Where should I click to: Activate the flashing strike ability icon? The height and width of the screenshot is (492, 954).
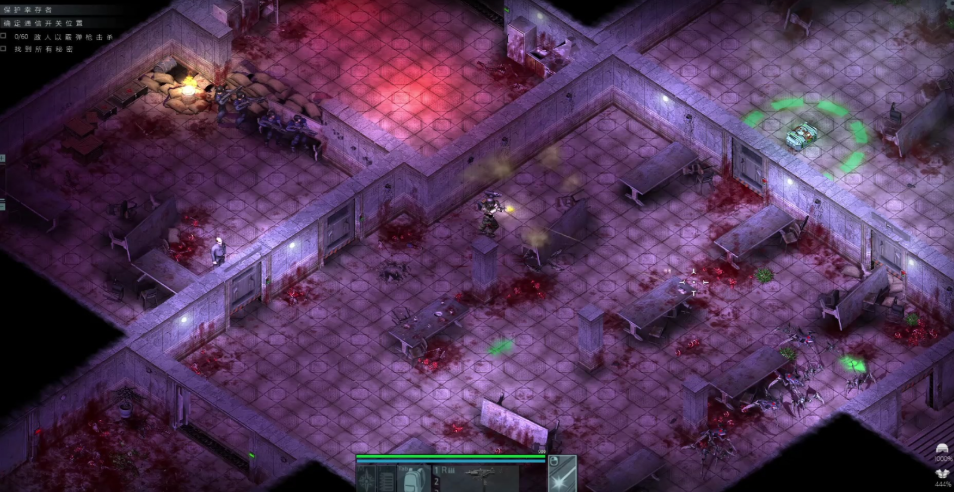562,474
